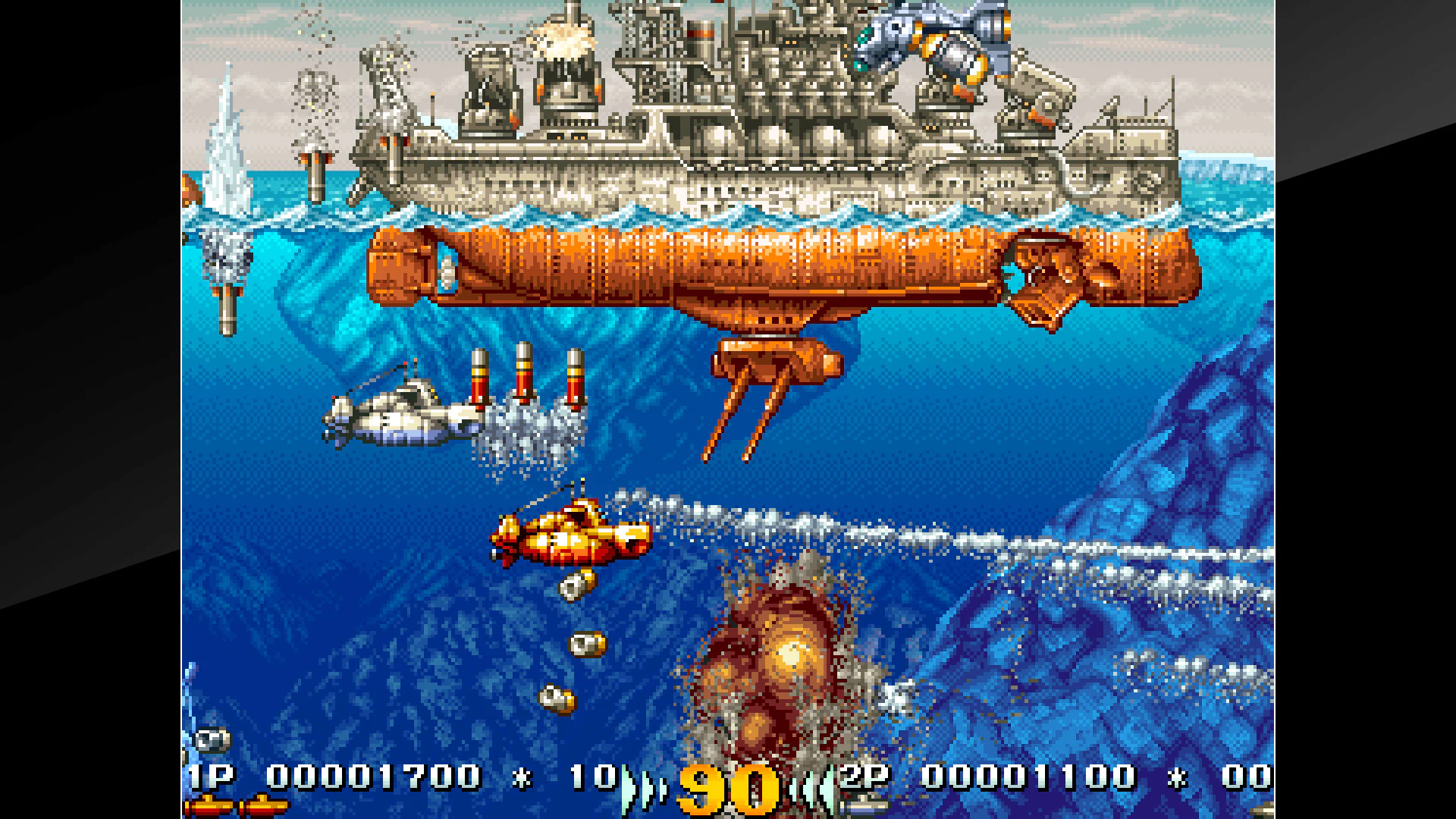Viewport: 1456px width, 819px height.
Task: Expand the explosion cloud below the submarine
Action: [773, 660]
